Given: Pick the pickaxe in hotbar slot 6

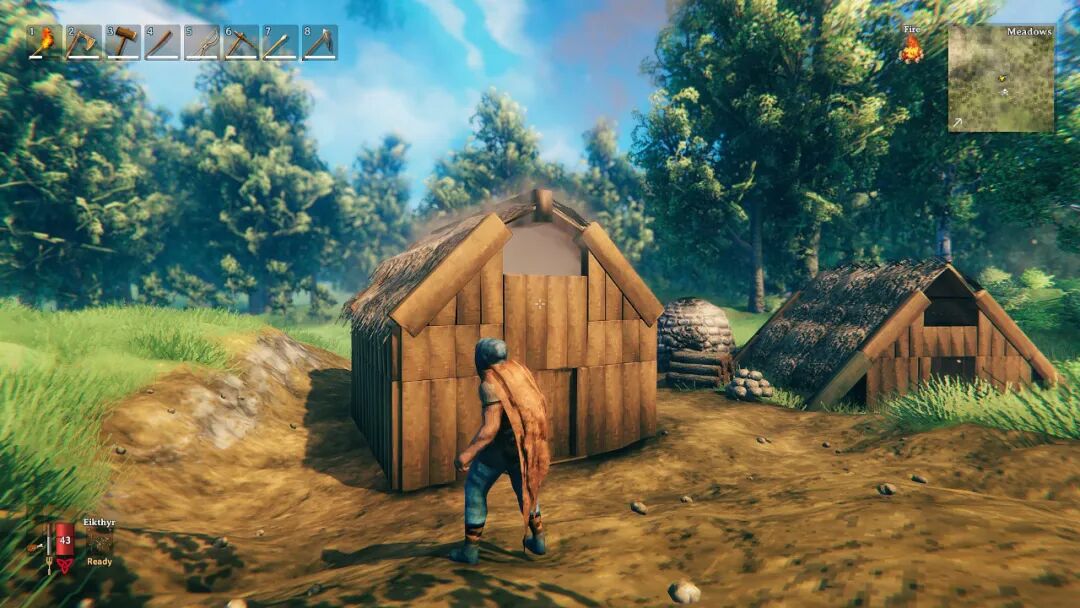Looking at the screenshot, I should pyautogui.click(x=241, y=43).
